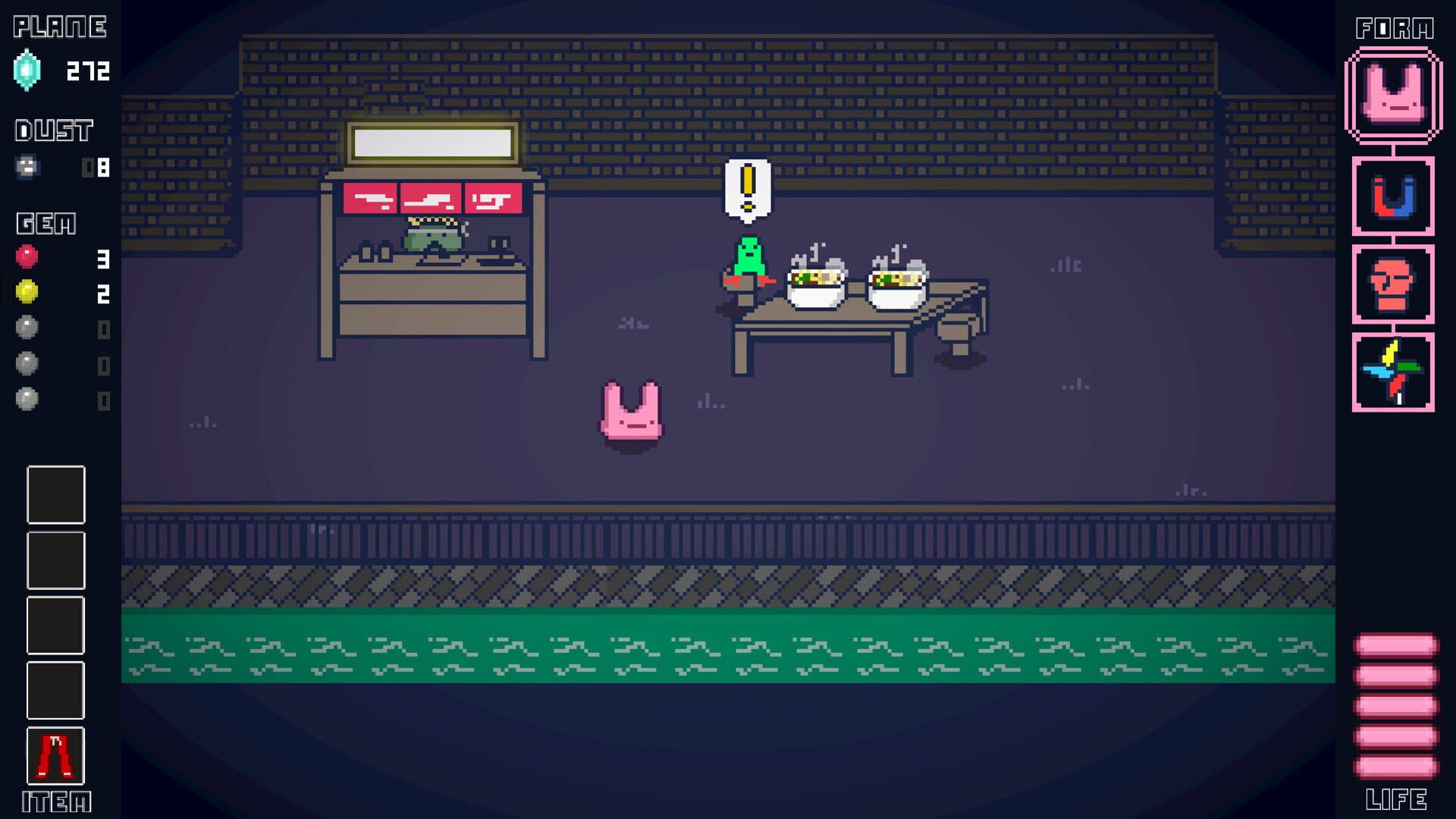Toggle the pinwheel form selection frame
The width and height of the screenshot is (1456, 819).
click(x=1394, y=369)
